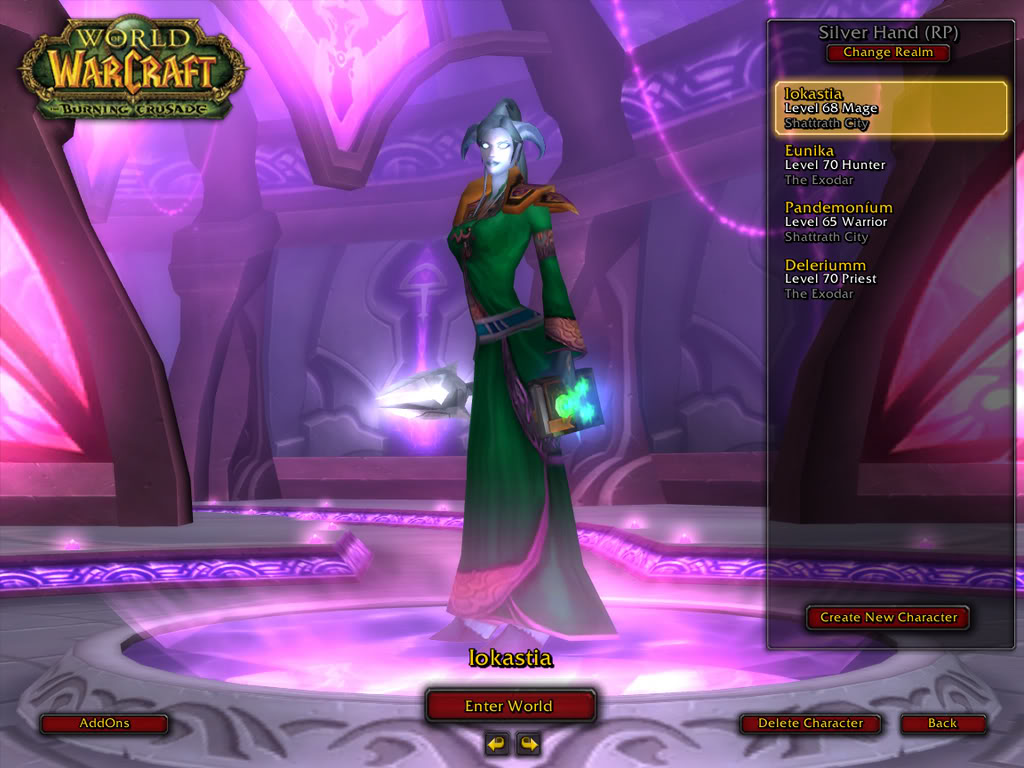Rotate character with the right arrow
Viewport: 1024px width, 768px height.
coord(528,743)
